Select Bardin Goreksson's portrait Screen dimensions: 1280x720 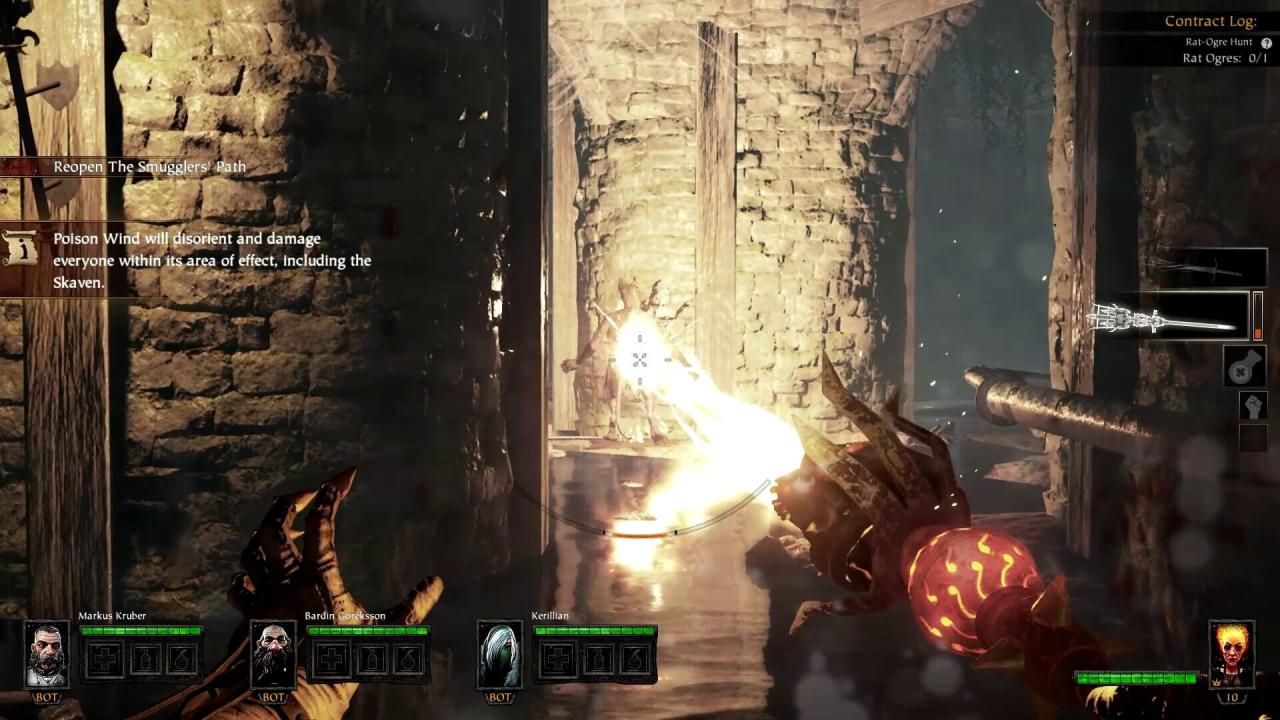point(272,654)
